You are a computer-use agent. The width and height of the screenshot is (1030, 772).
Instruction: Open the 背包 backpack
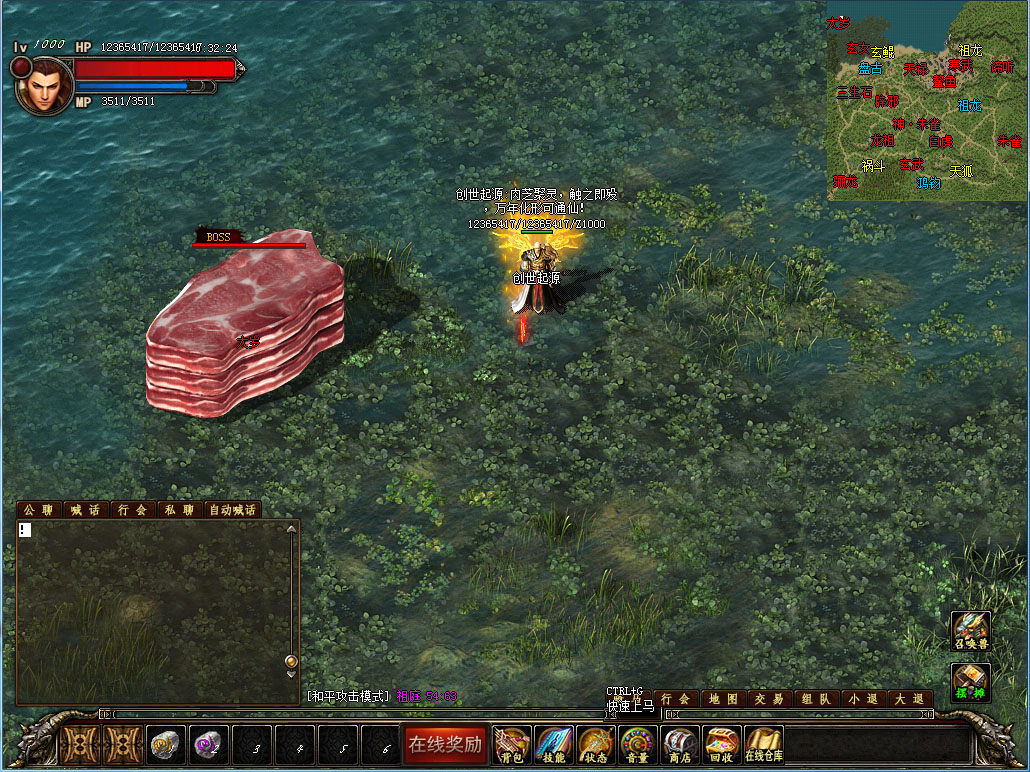[512, 744]
